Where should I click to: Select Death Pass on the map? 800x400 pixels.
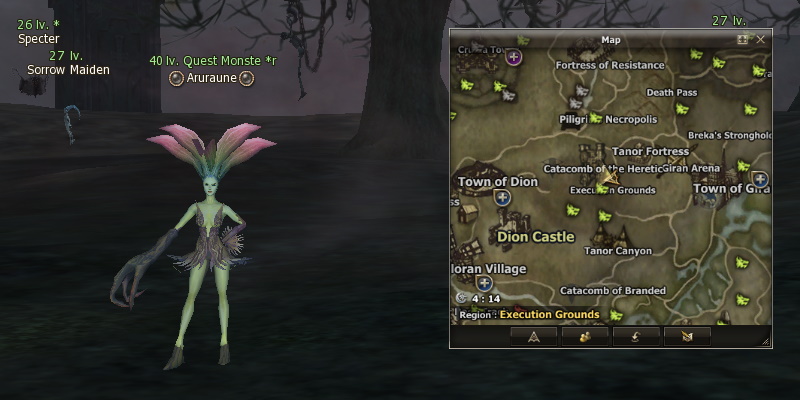(x=671, y=93)
